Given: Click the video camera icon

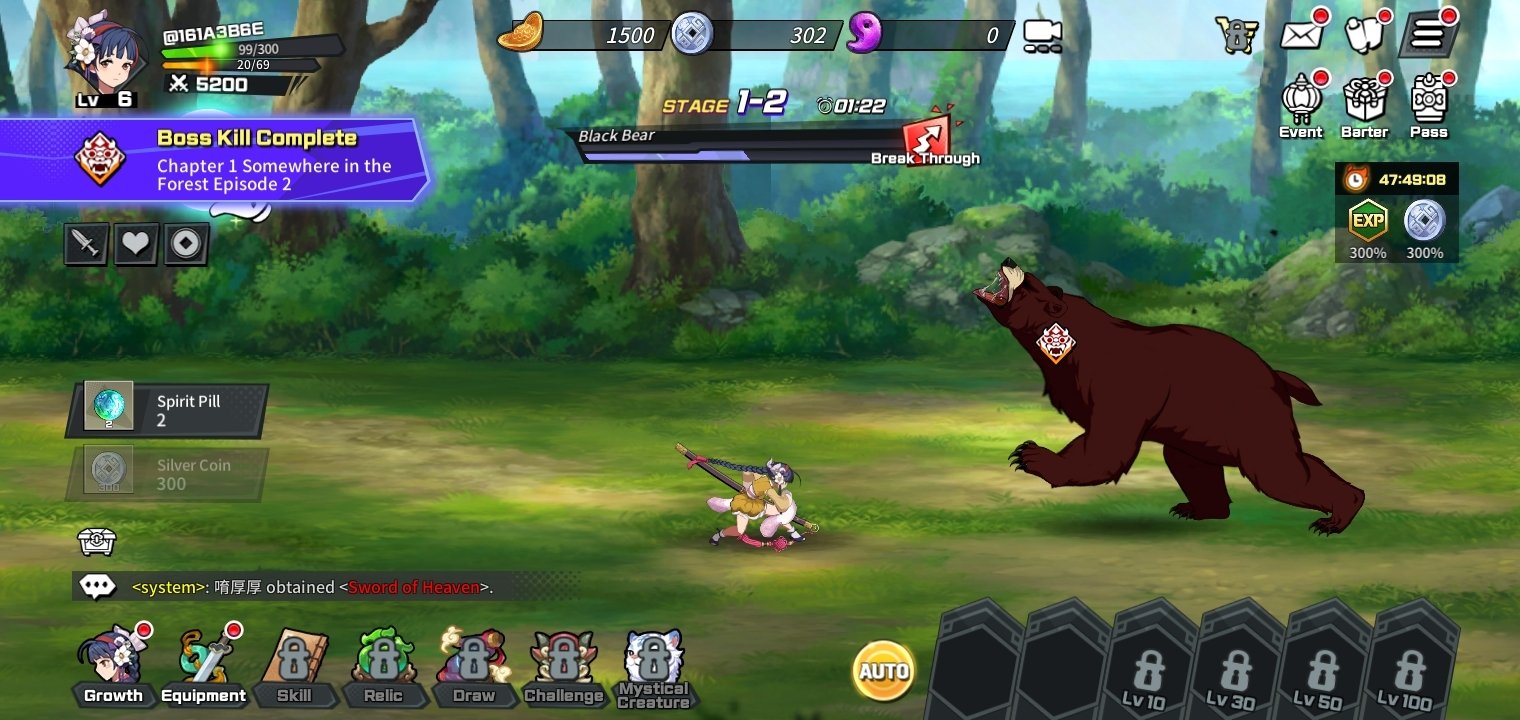Looking at the screenshot, I should (1042, 36).
